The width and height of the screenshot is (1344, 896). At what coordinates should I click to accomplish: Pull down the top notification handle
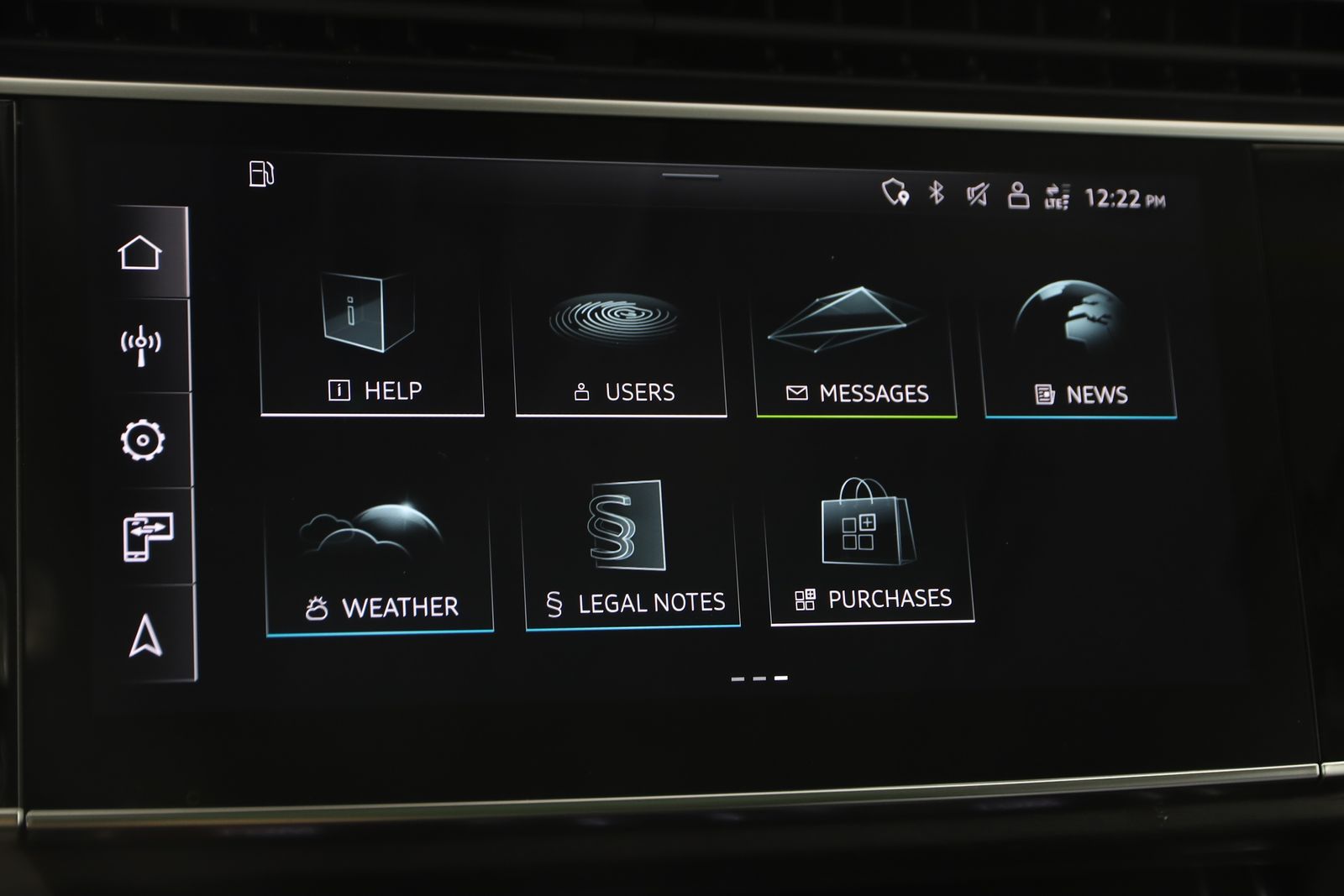[x=690, y=176]
